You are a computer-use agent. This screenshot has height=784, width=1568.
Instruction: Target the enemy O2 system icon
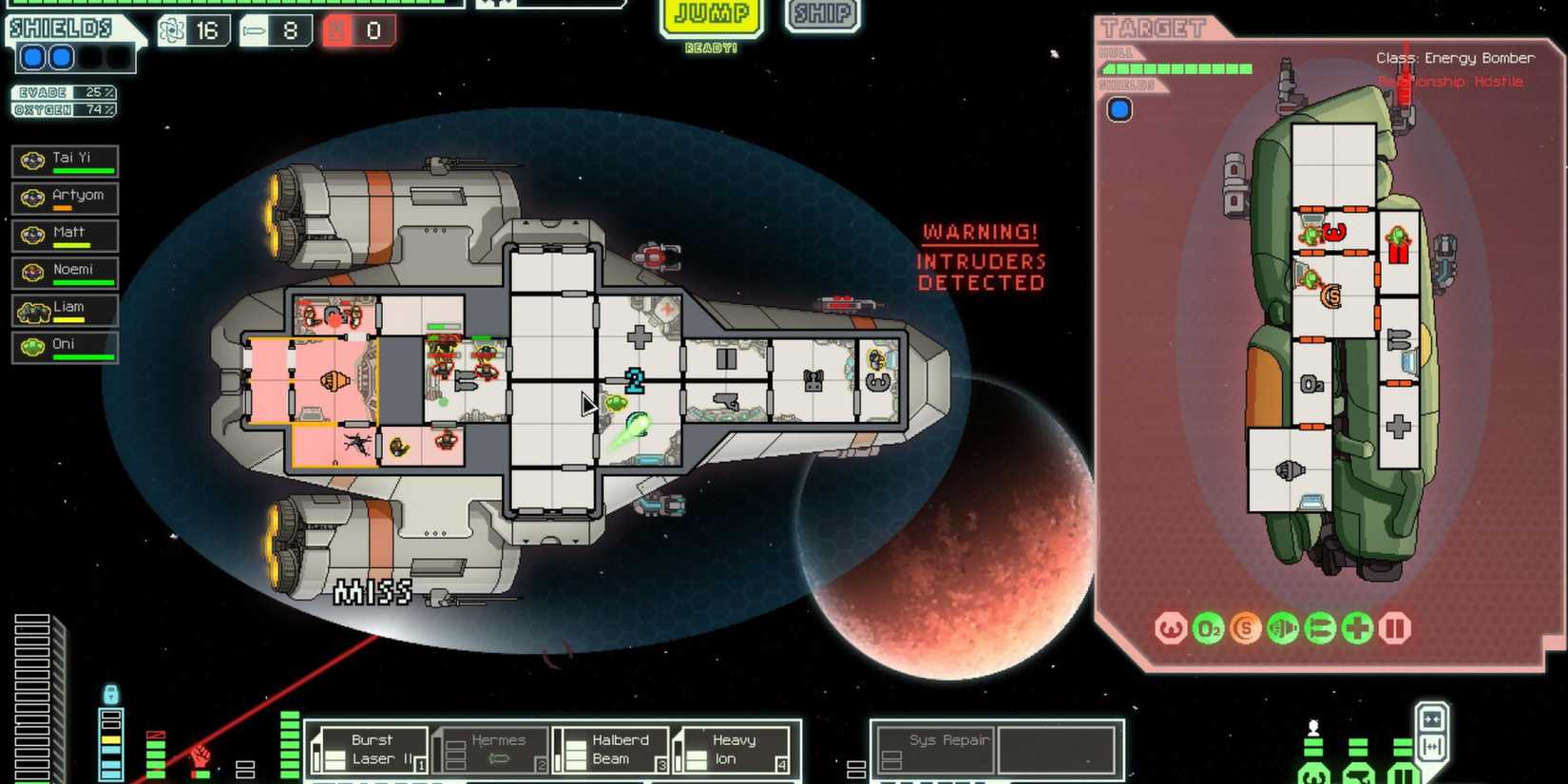pyautogui.click(x=1209, y=628)
